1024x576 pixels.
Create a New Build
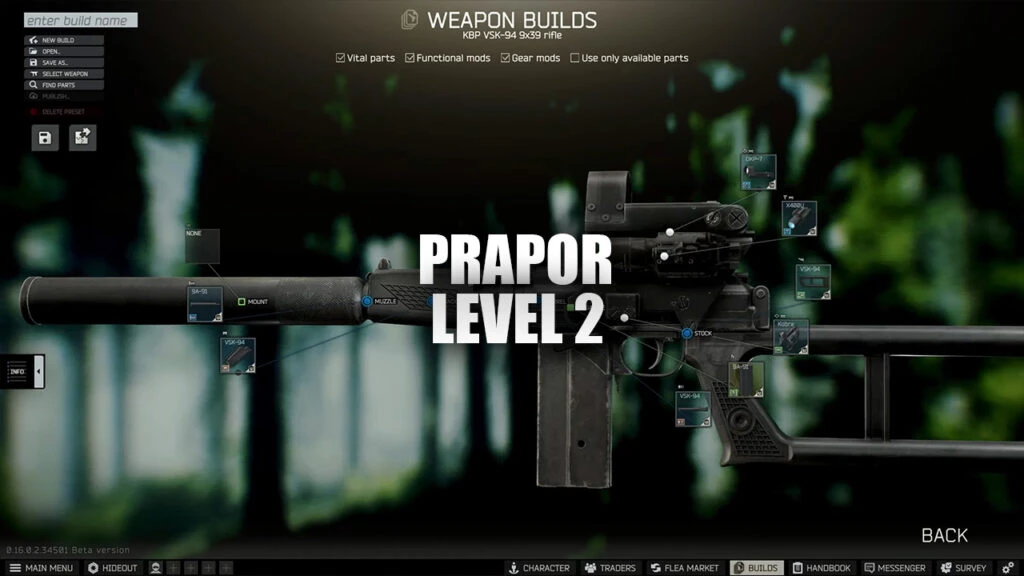[x=64, y=40]
